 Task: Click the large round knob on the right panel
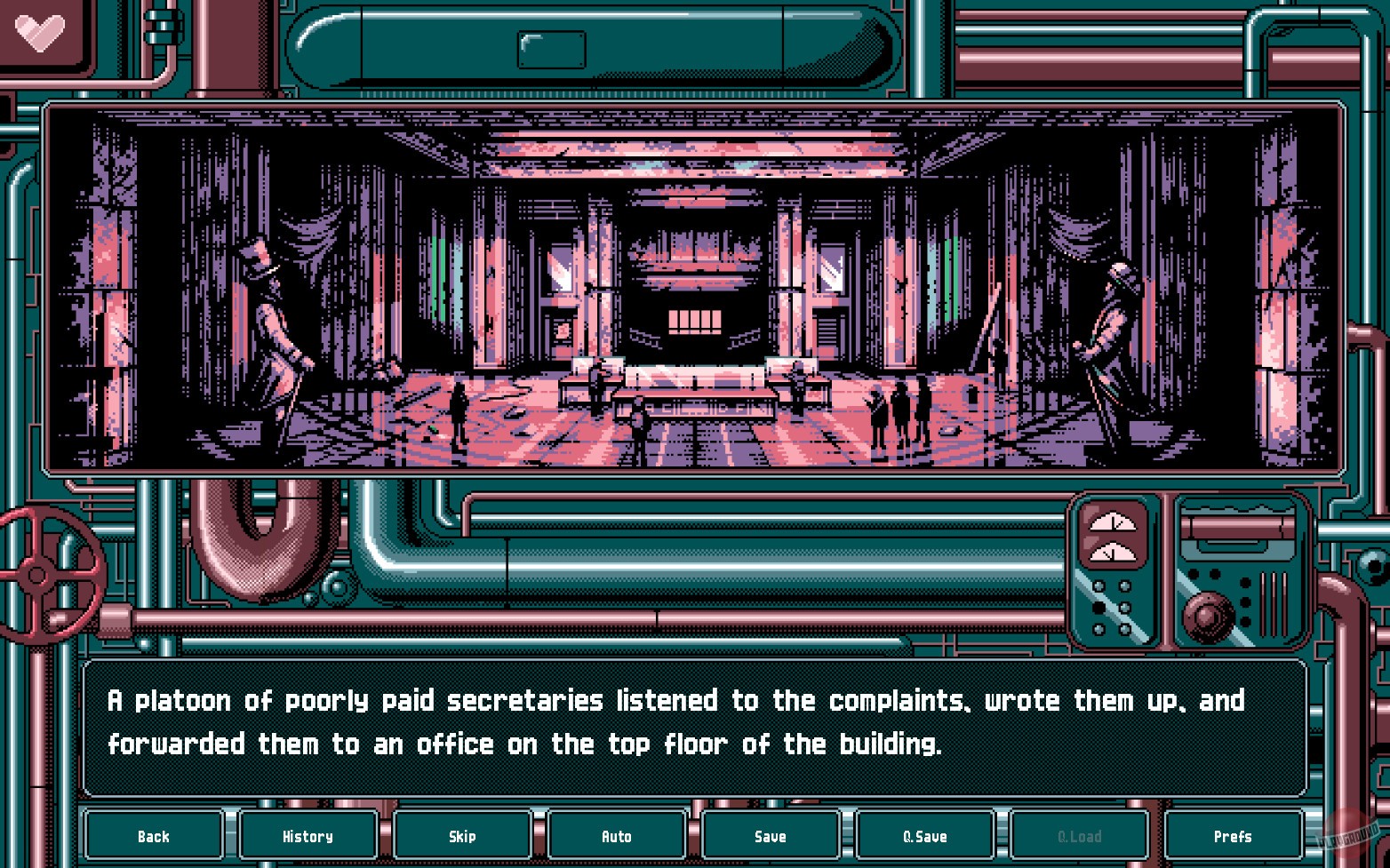pos(1210,616)
